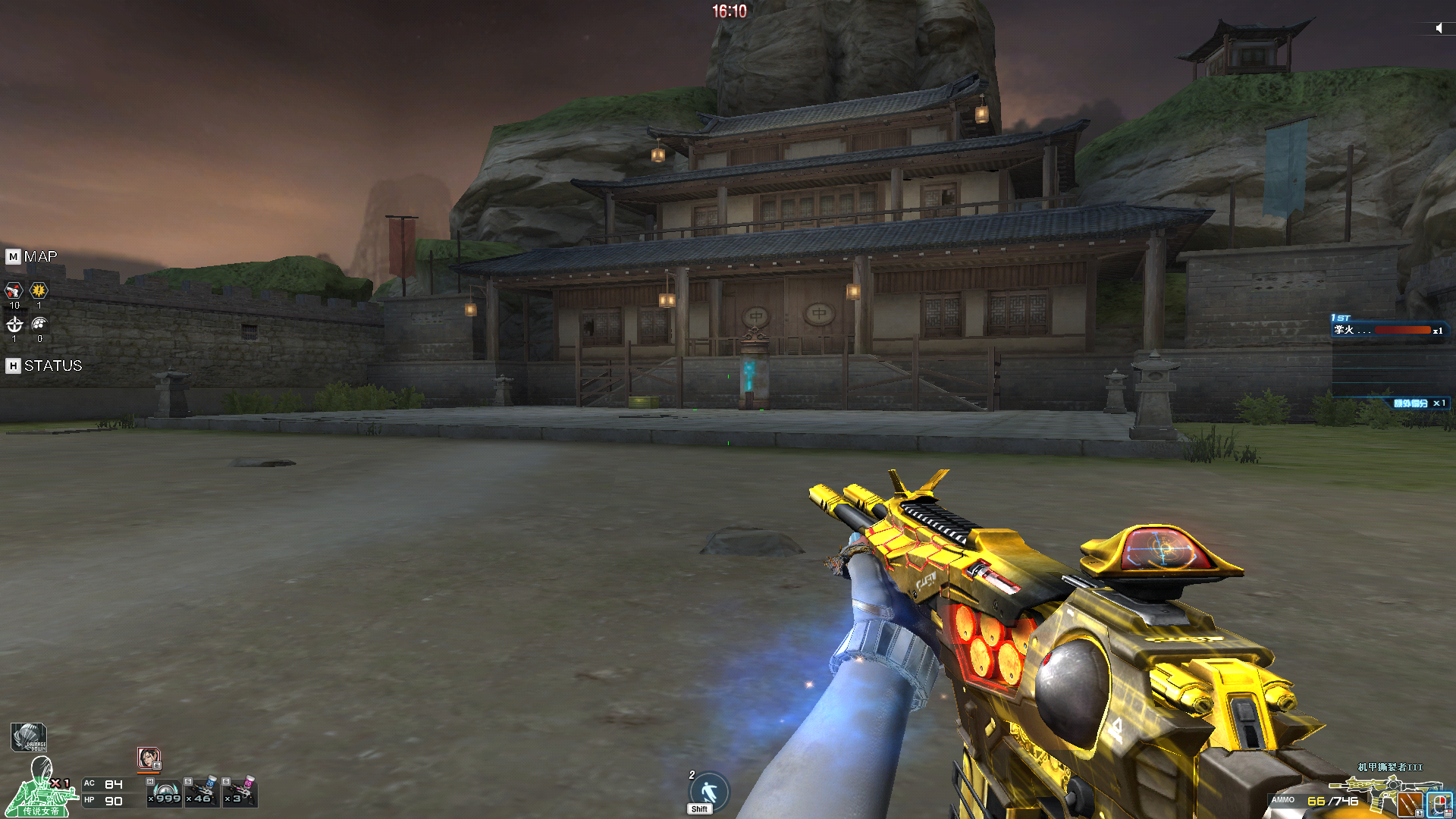Screen dimensions: 1456x819
Task: Activate the female character skill portrait
Action: (149, 758)
